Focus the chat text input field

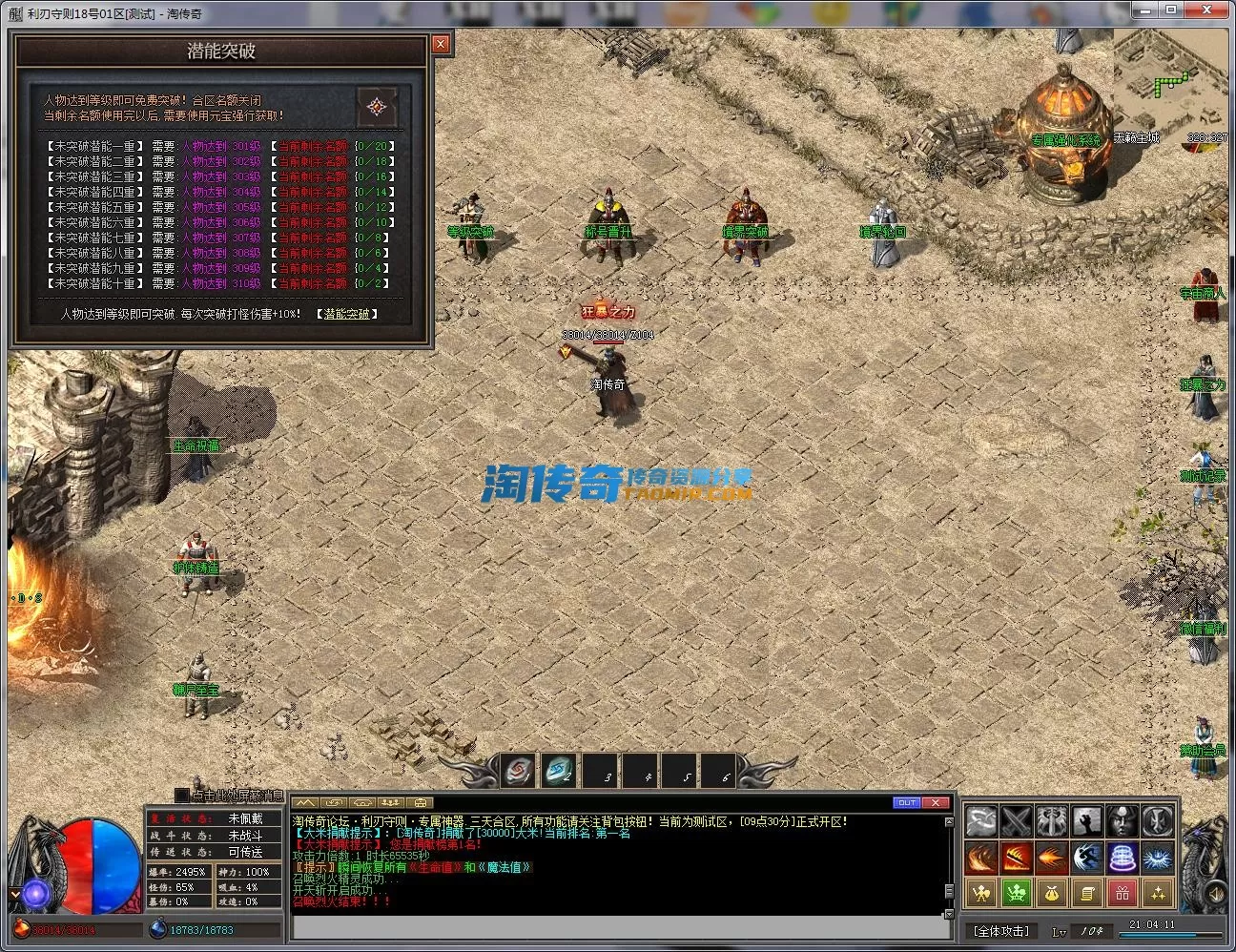[618, 928]
